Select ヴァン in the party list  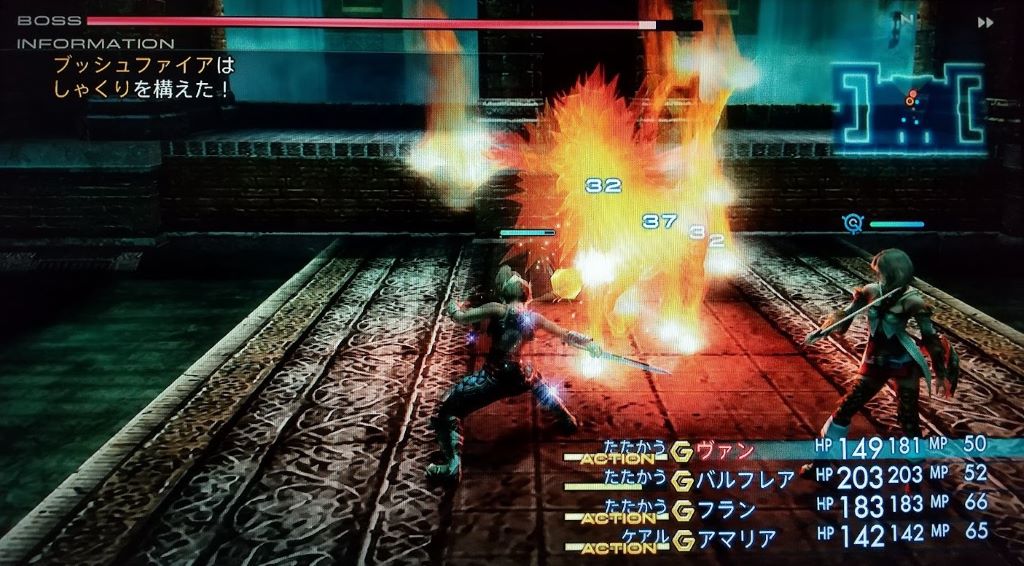point(726,451)
